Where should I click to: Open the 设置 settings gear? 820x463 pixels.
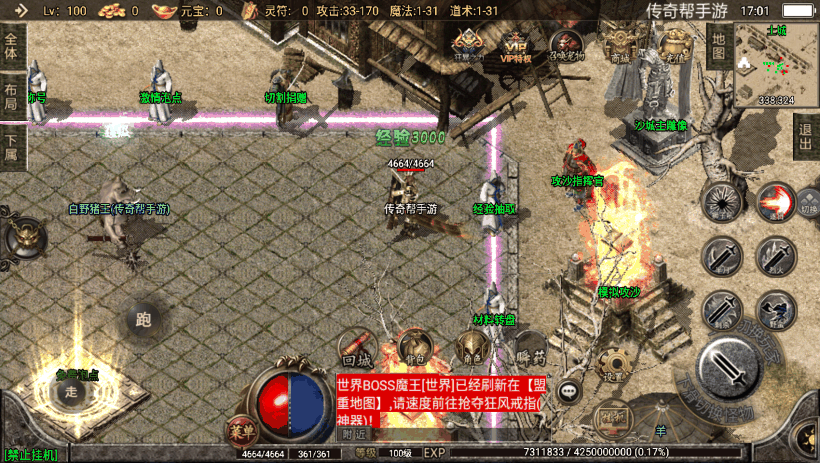coord(613,367)
